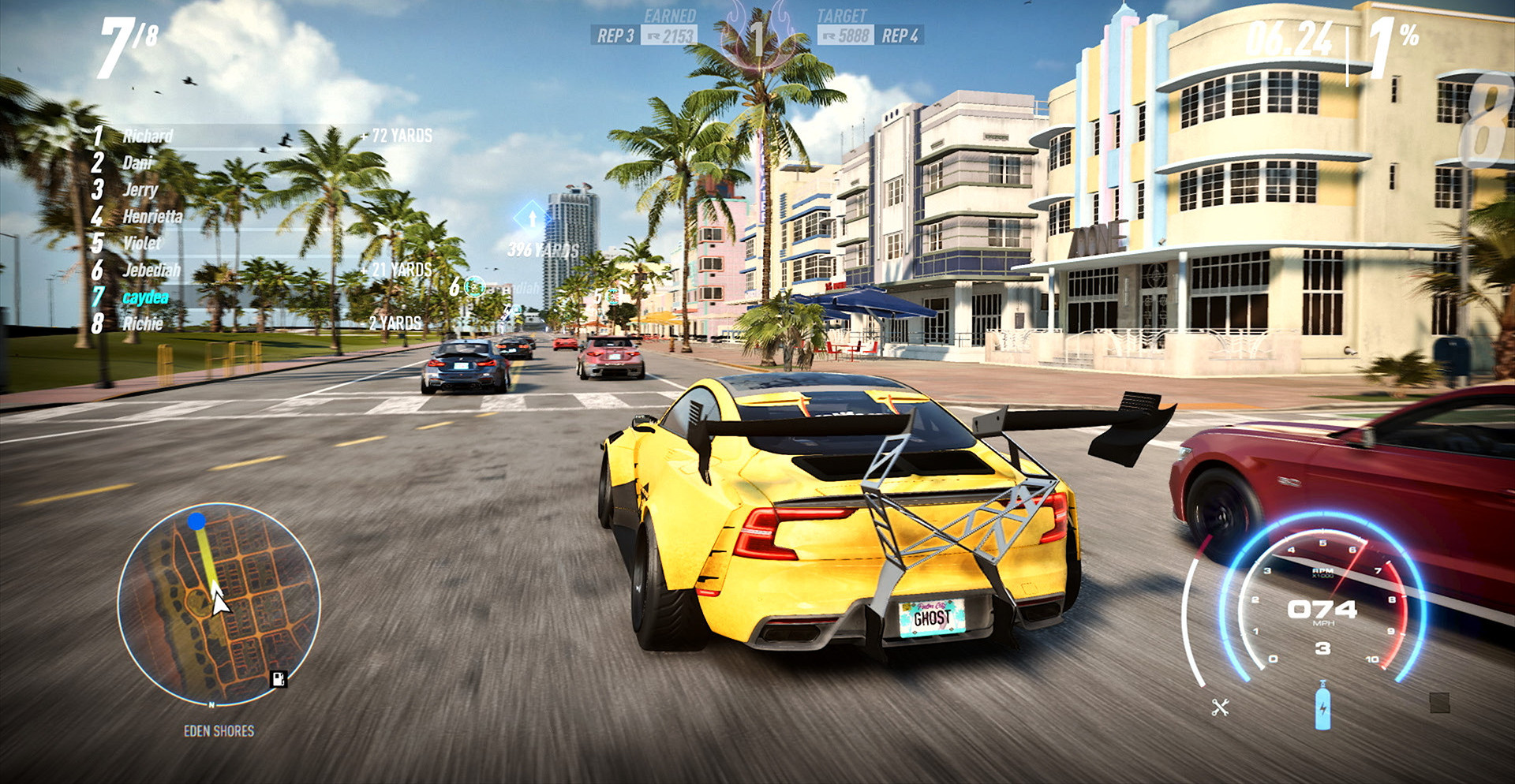Pick Jebediah's entry in the standings
The width and height of the screenshot is (1515, 784).
[151, 270]
